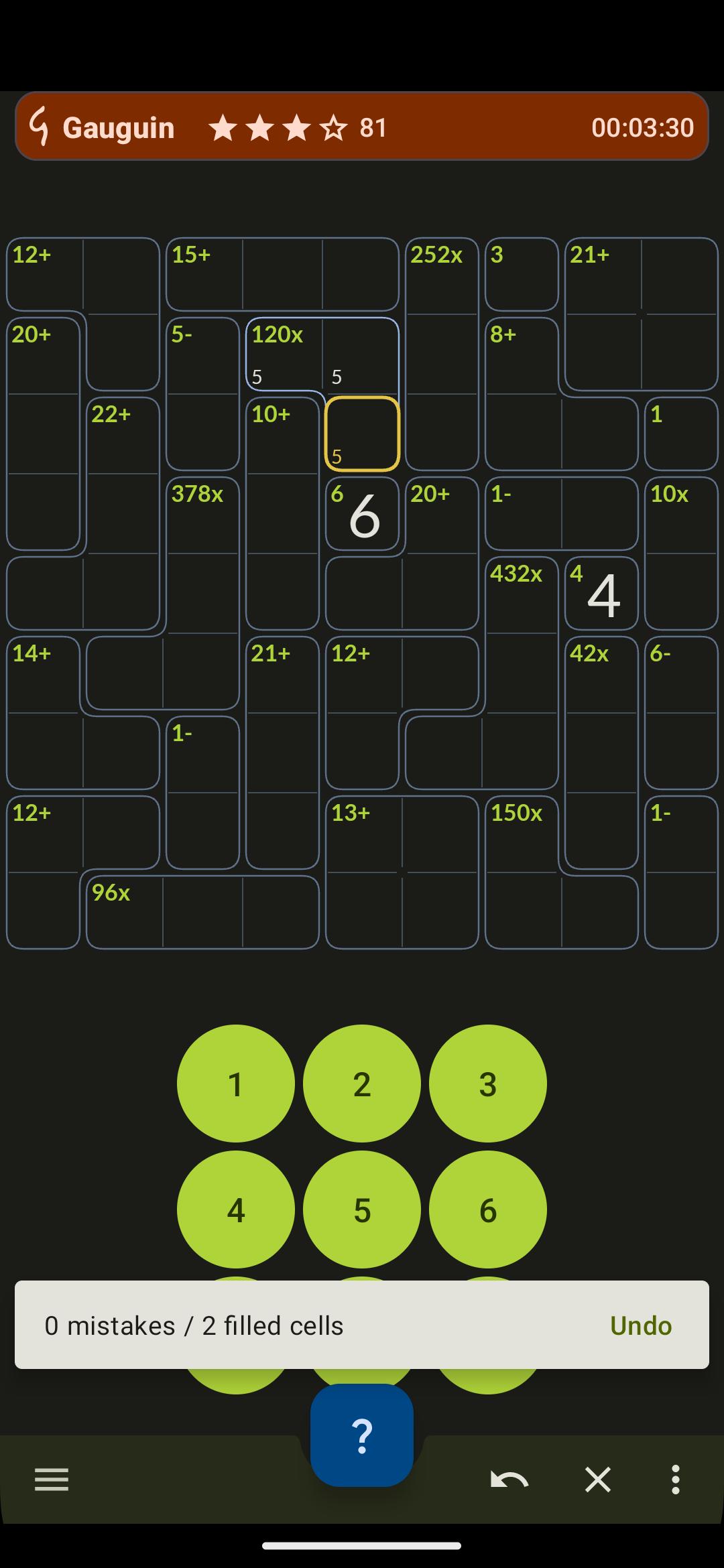Image resolution: width=724 pixels, height=1568 pixels.
Task: Open the three-dot overflow menu
Action: coord(675,1480)
